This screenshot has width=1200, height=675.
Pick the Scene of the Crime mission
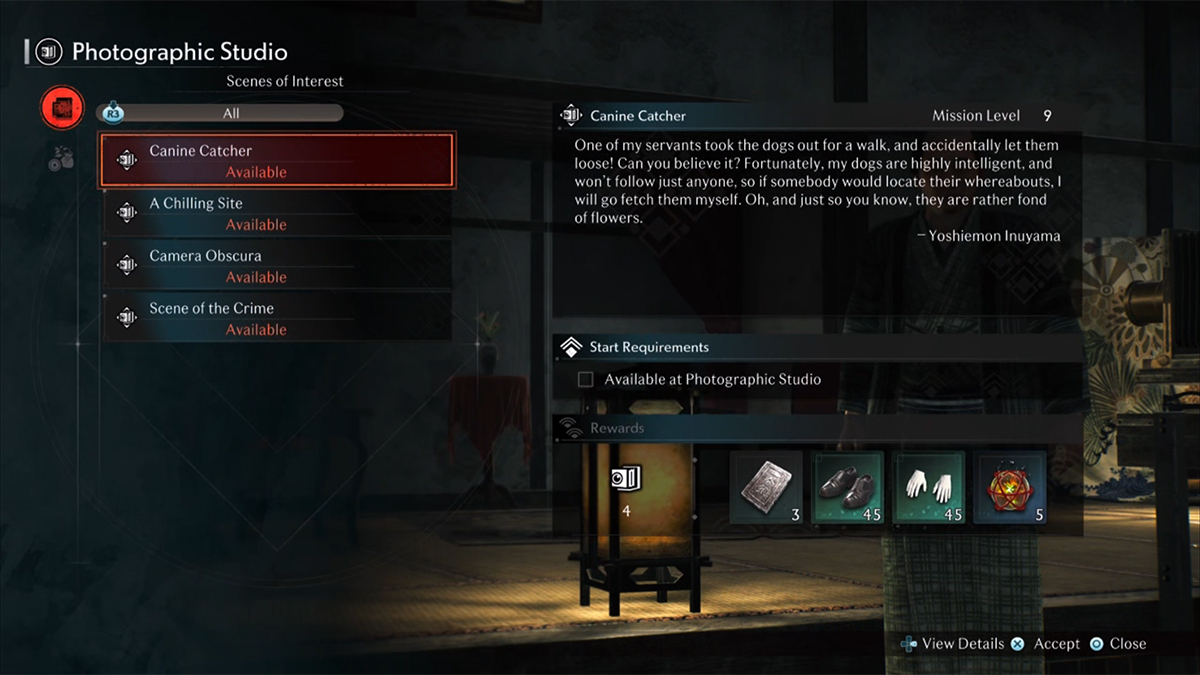coord(277,319)
